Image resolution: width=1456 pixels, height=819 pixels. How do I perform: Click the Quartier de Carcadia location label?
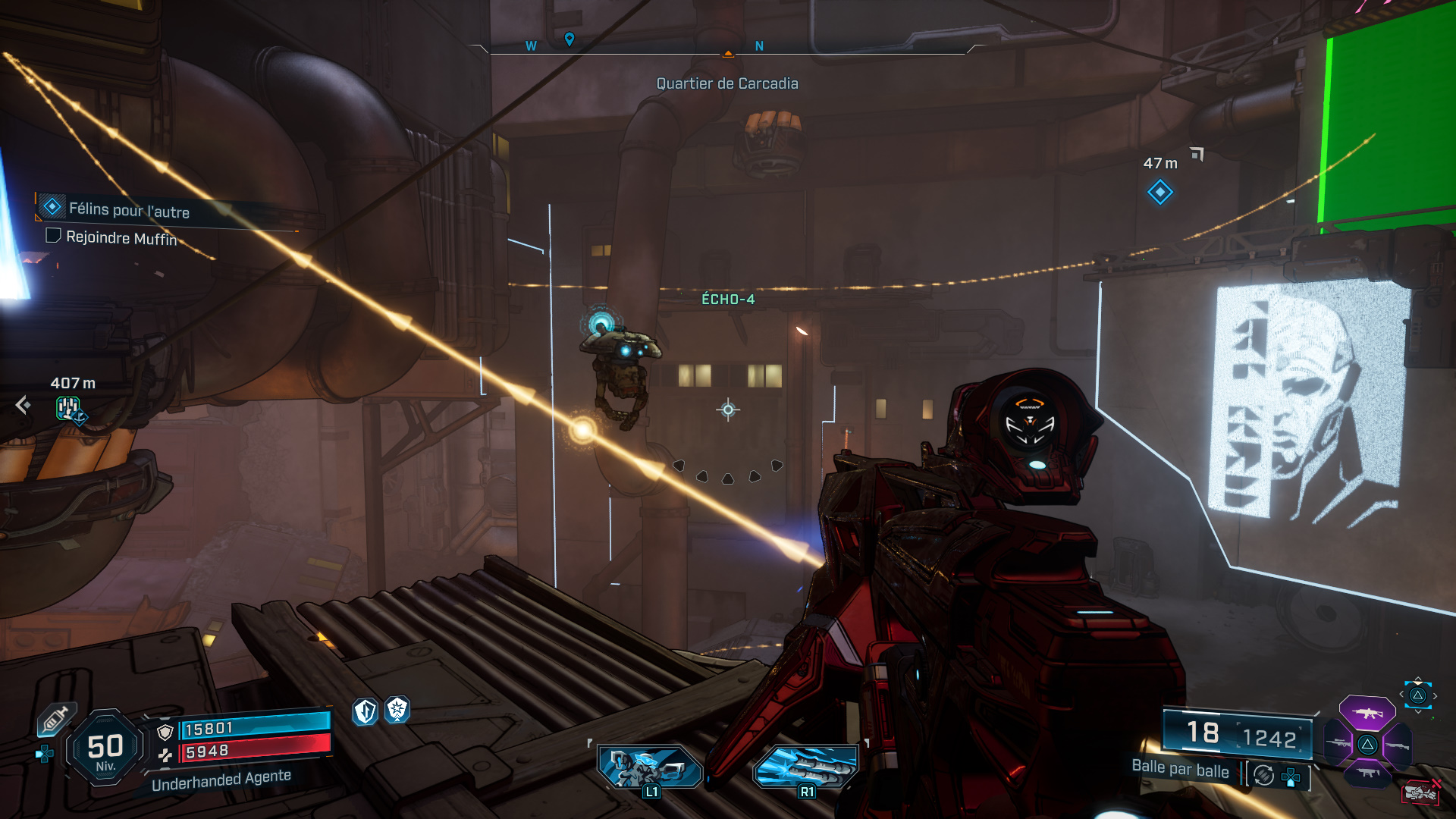[727, 83]
